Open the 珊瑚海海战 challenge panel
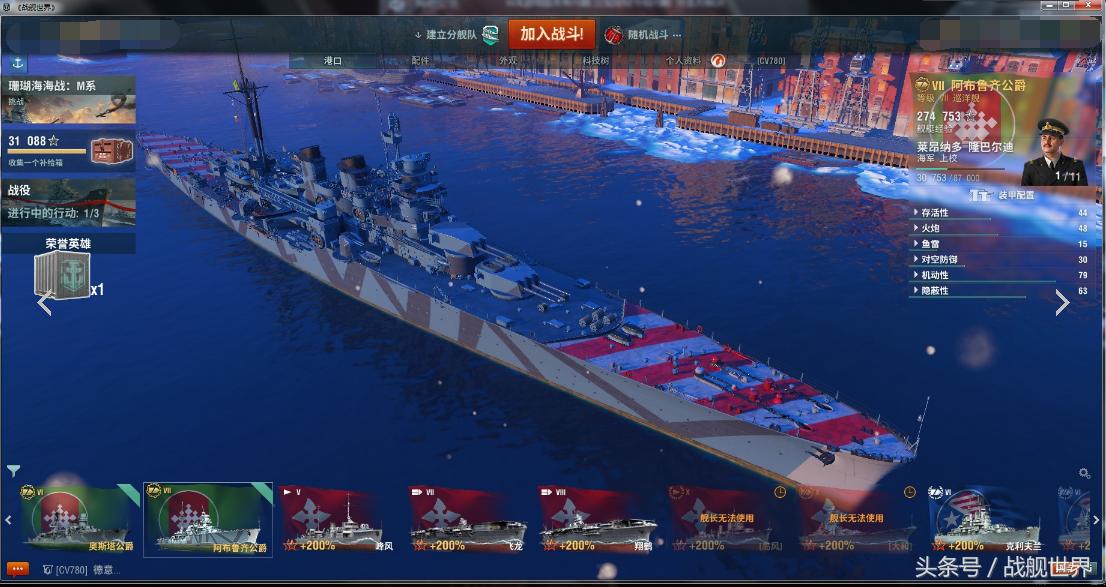Viewport: 1106px width, 587px height. (68, 100)
